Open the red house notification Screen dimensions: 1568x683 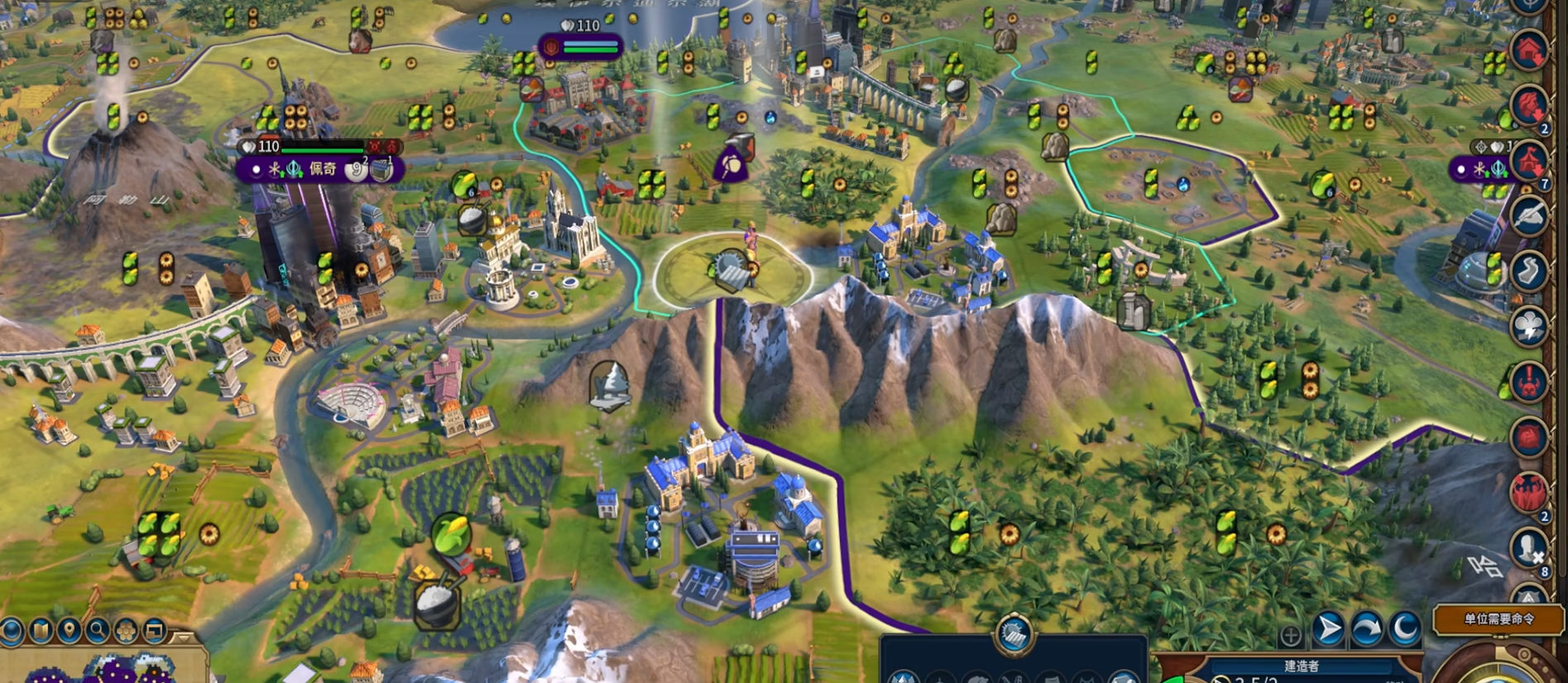pos(1529,50)
